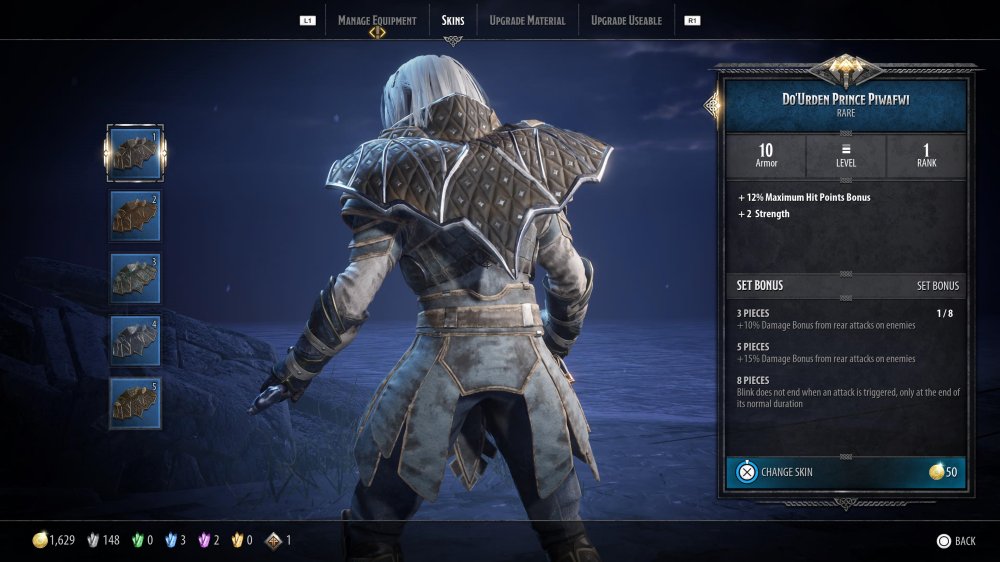
Task: Go back with the Back button
Action: click(955, 541)
